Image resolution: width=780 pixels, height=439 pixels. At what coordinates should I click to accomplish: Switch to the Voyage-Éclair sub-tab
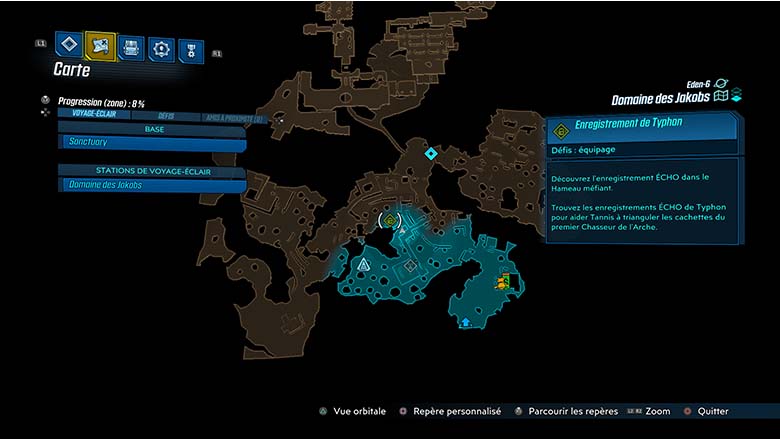point(93,115)
